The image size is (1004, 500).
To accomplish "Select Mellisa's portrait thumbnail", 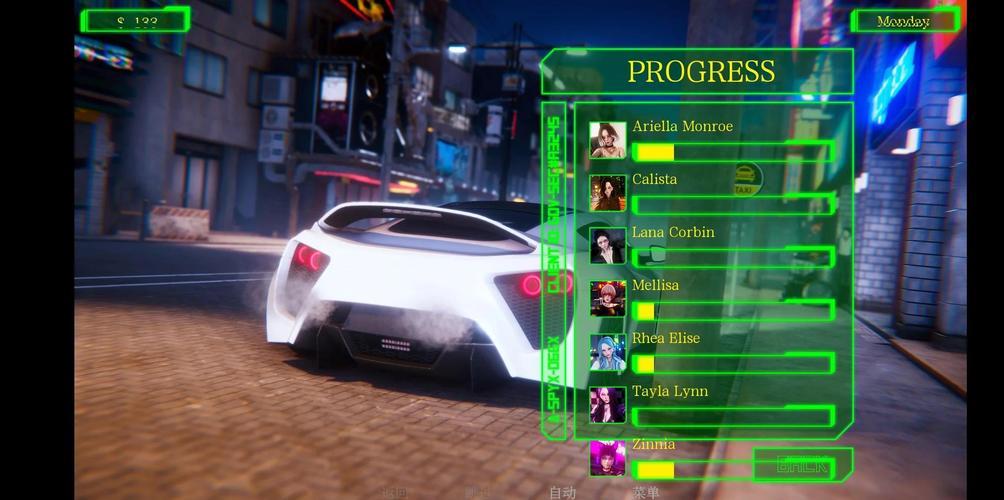I will coord(608,299).
